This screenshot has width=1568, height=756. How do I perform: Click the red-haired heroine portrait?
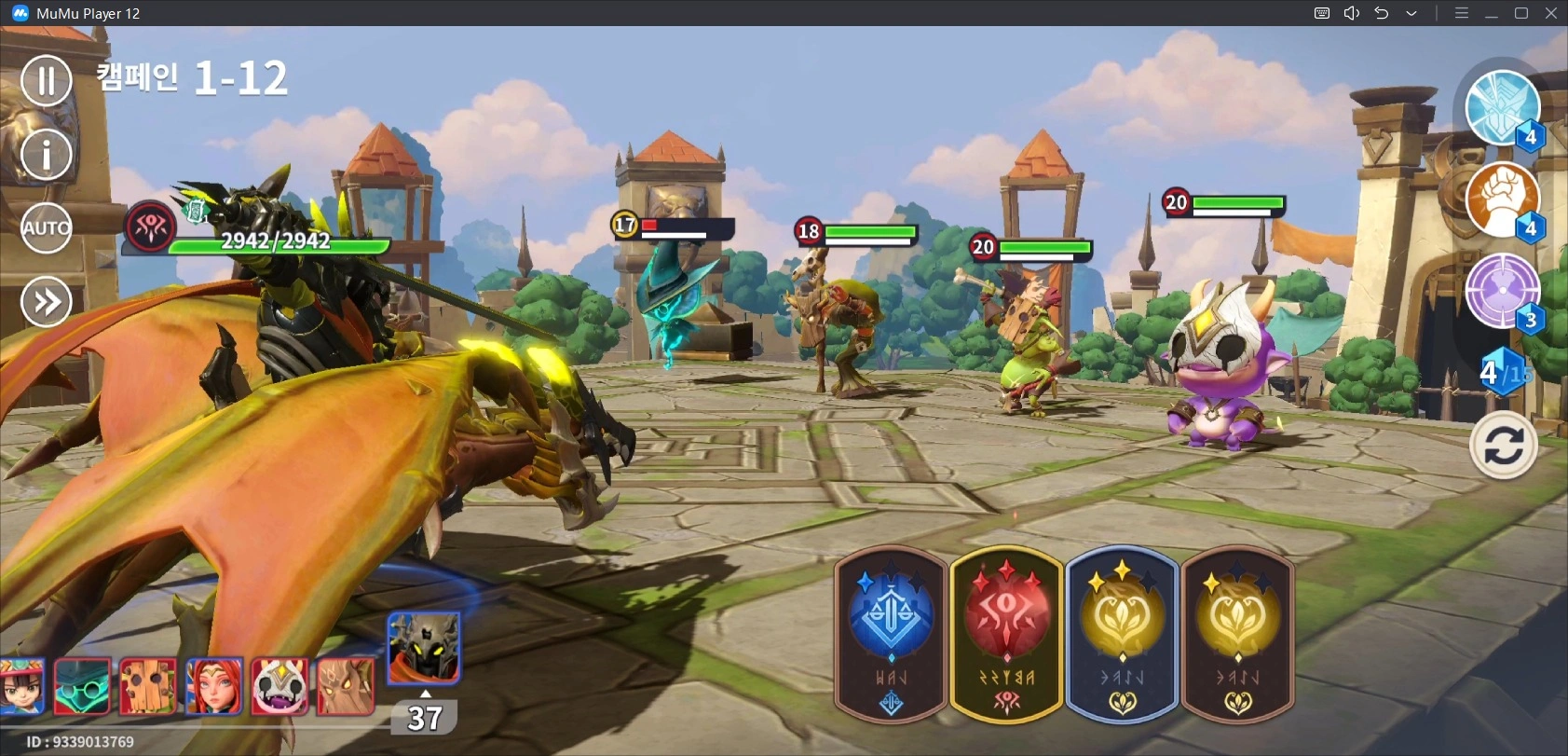click(214, 686)
